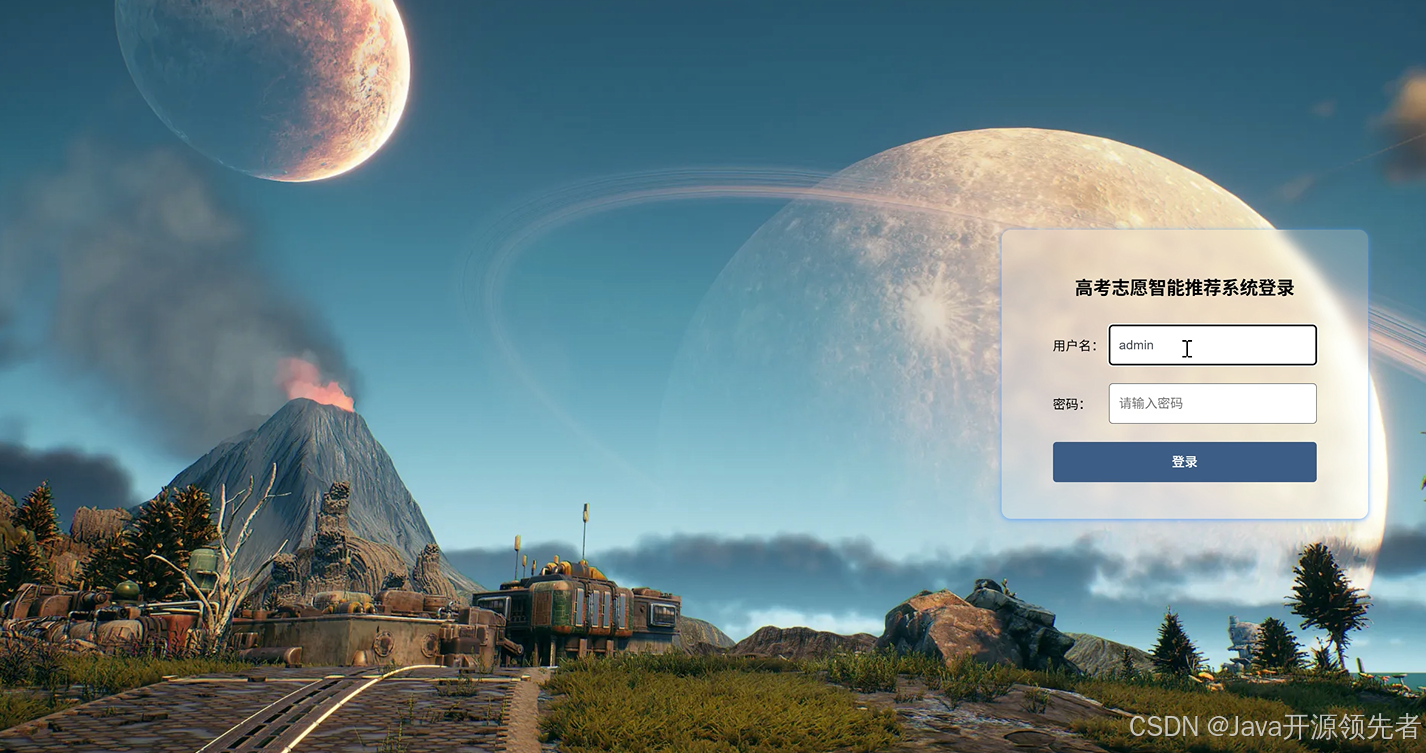1426x753 pixels.
Task: Submit with the blue 登录 button
Action: tap(1184, 462)
